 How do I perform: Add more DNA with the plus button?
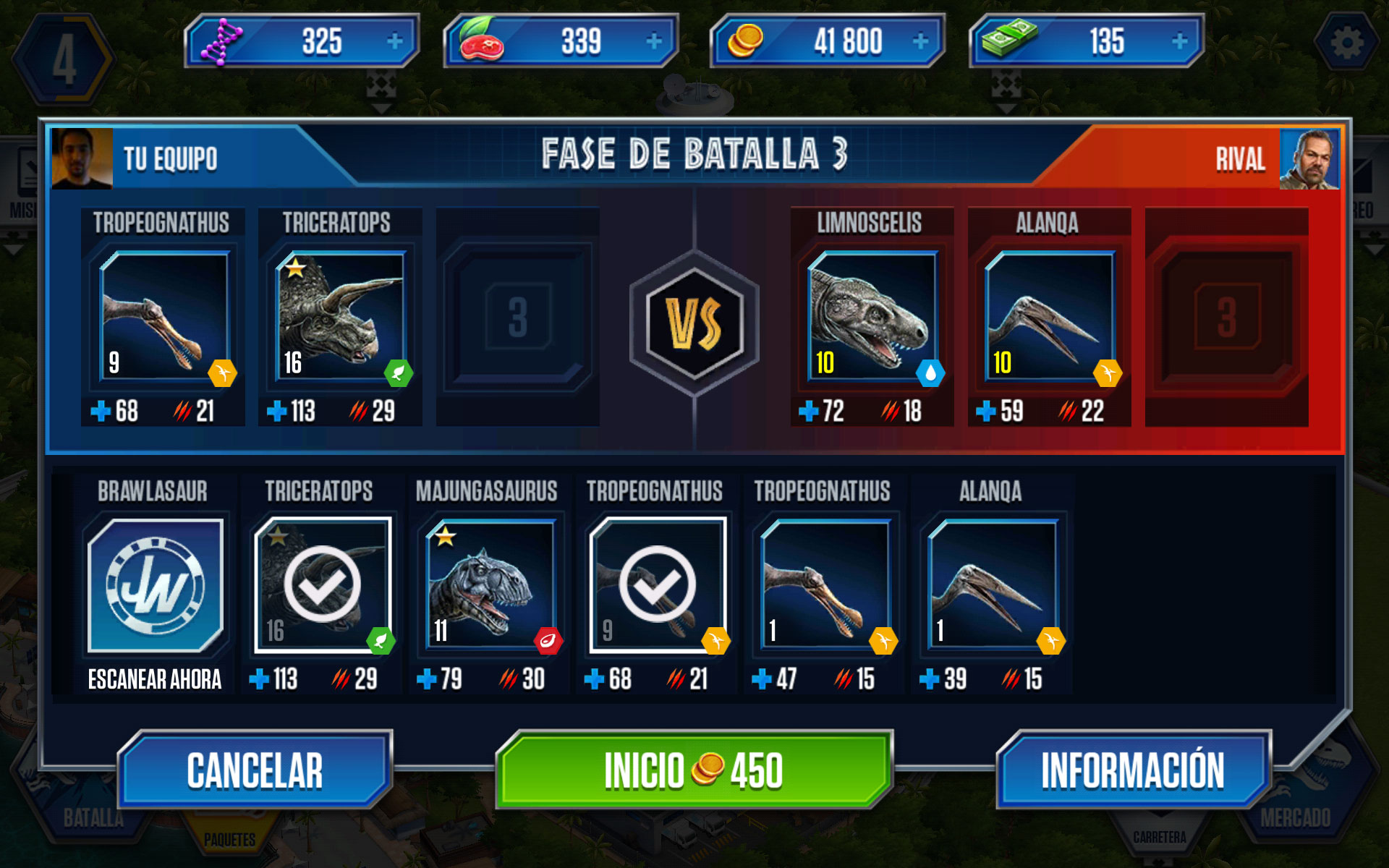pos(395,41)
